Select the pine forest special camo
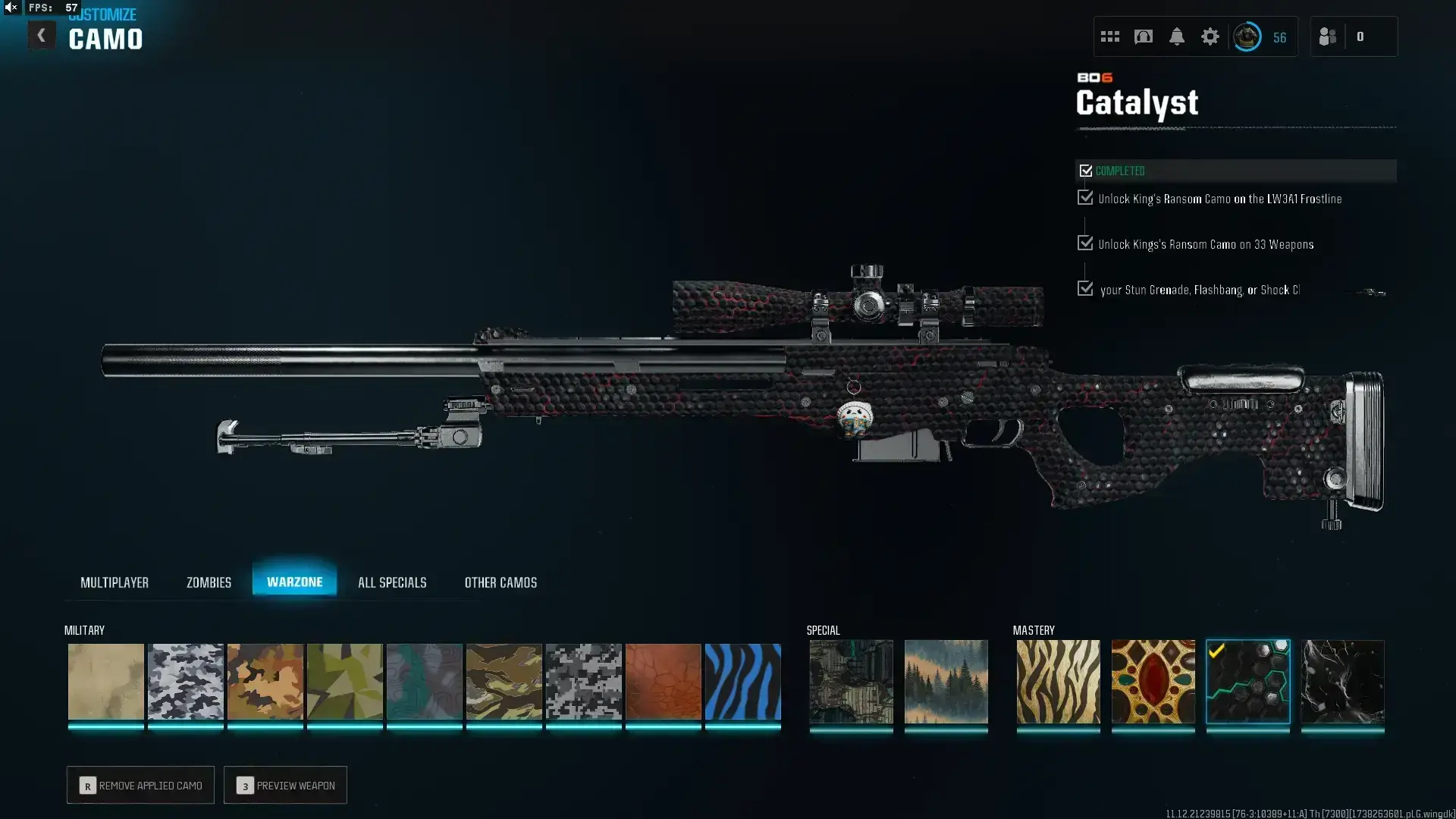The height and width of the screenshot is (819, 1456). click(x=946, y=681)
